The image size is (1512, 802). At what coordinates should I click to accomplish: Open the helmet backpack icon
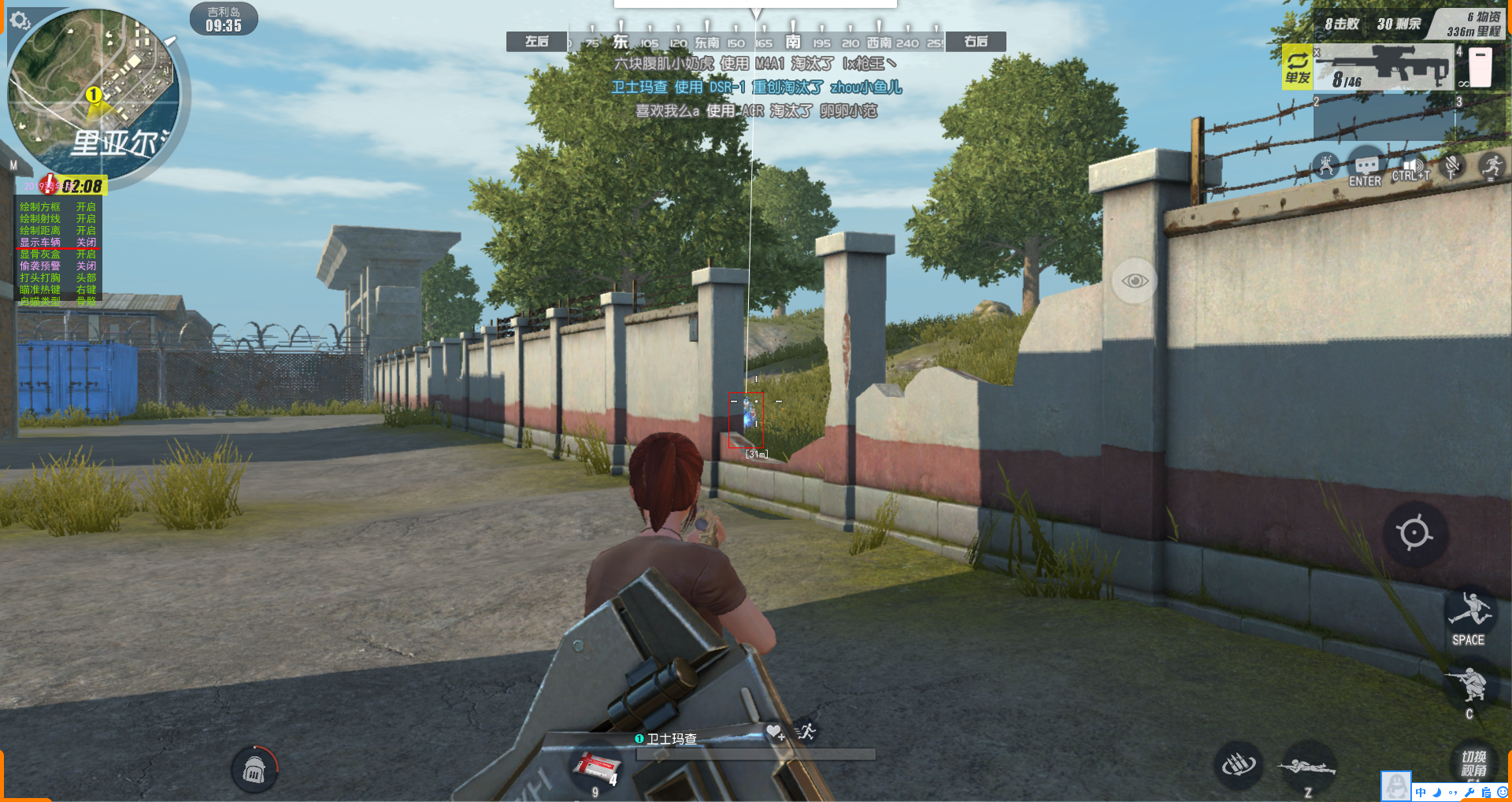[x=254, y=770]
